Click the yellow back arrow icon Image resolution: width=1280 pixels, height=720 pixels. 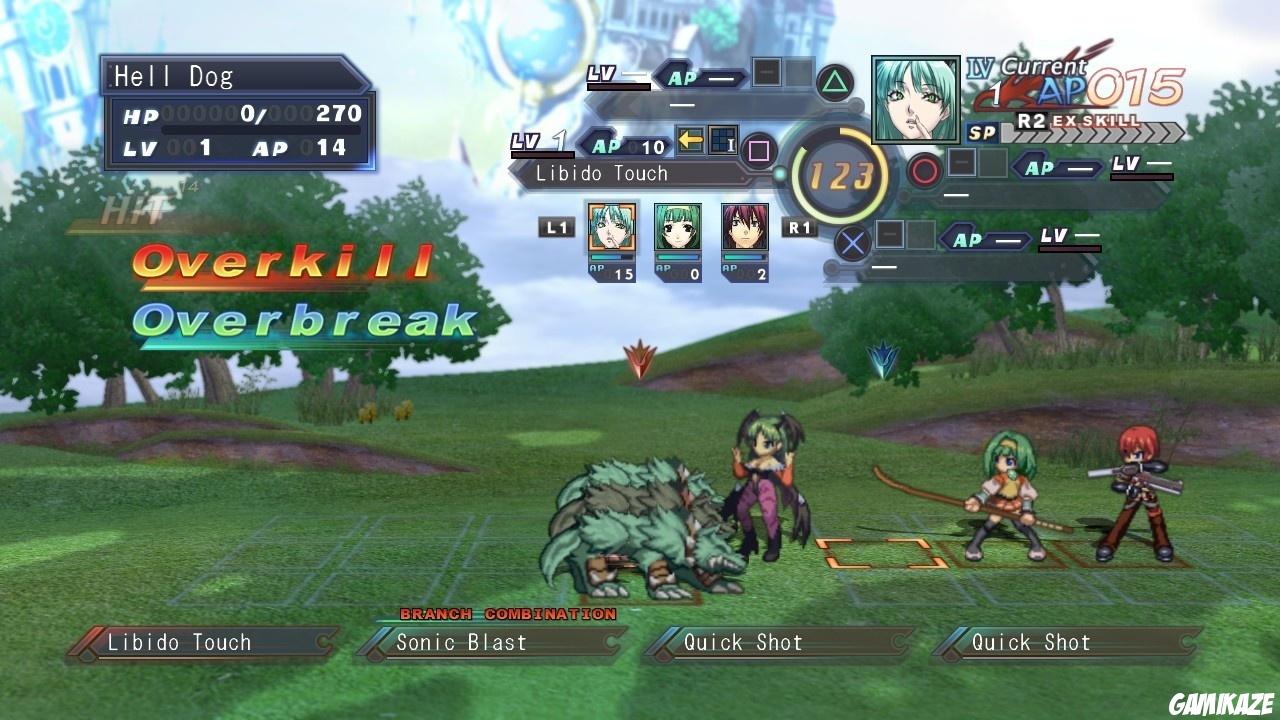tap(690, 140)
